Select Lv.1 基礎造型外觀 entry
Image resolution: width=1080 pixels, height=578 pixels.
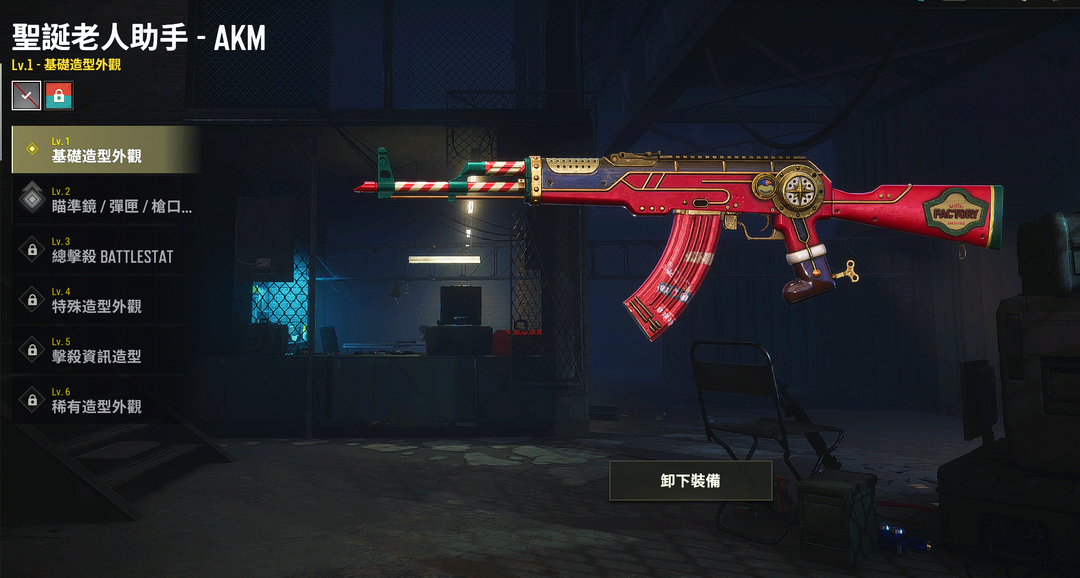(x=105, y=150)
